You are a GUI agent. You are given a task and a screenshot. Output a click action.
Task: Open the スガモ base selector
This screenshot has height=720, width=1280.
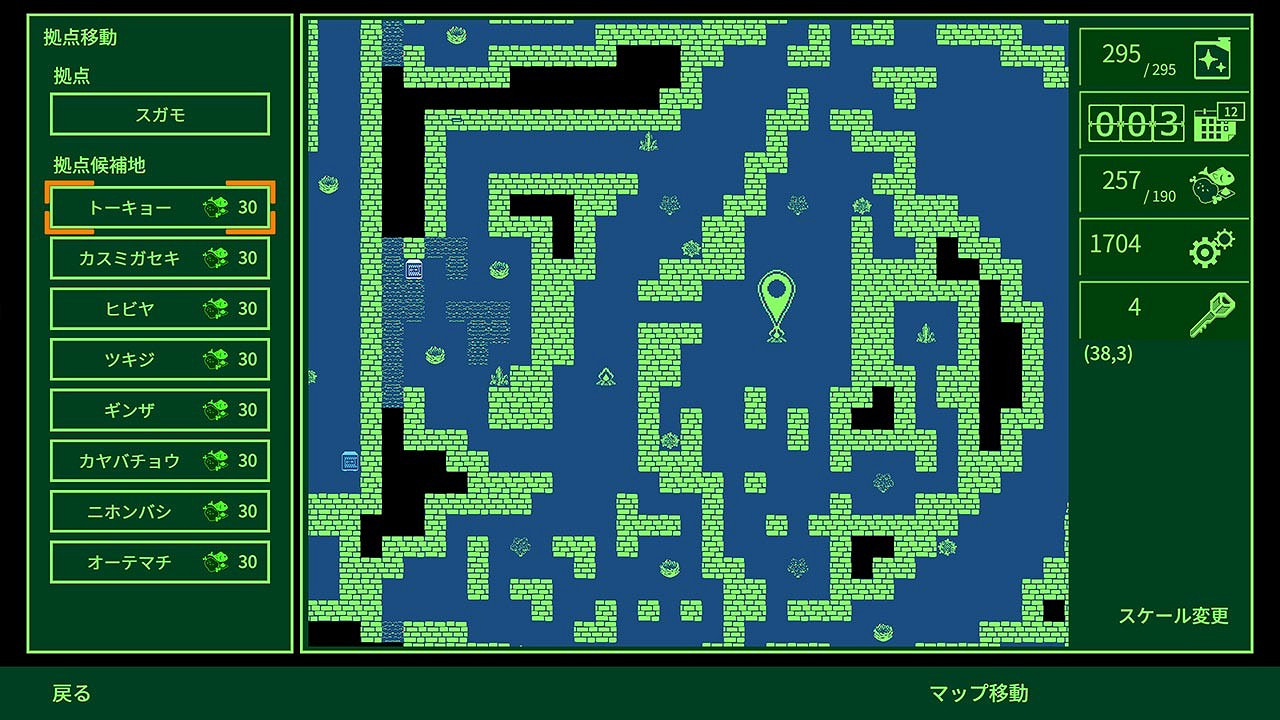click(x=158, y=114)
